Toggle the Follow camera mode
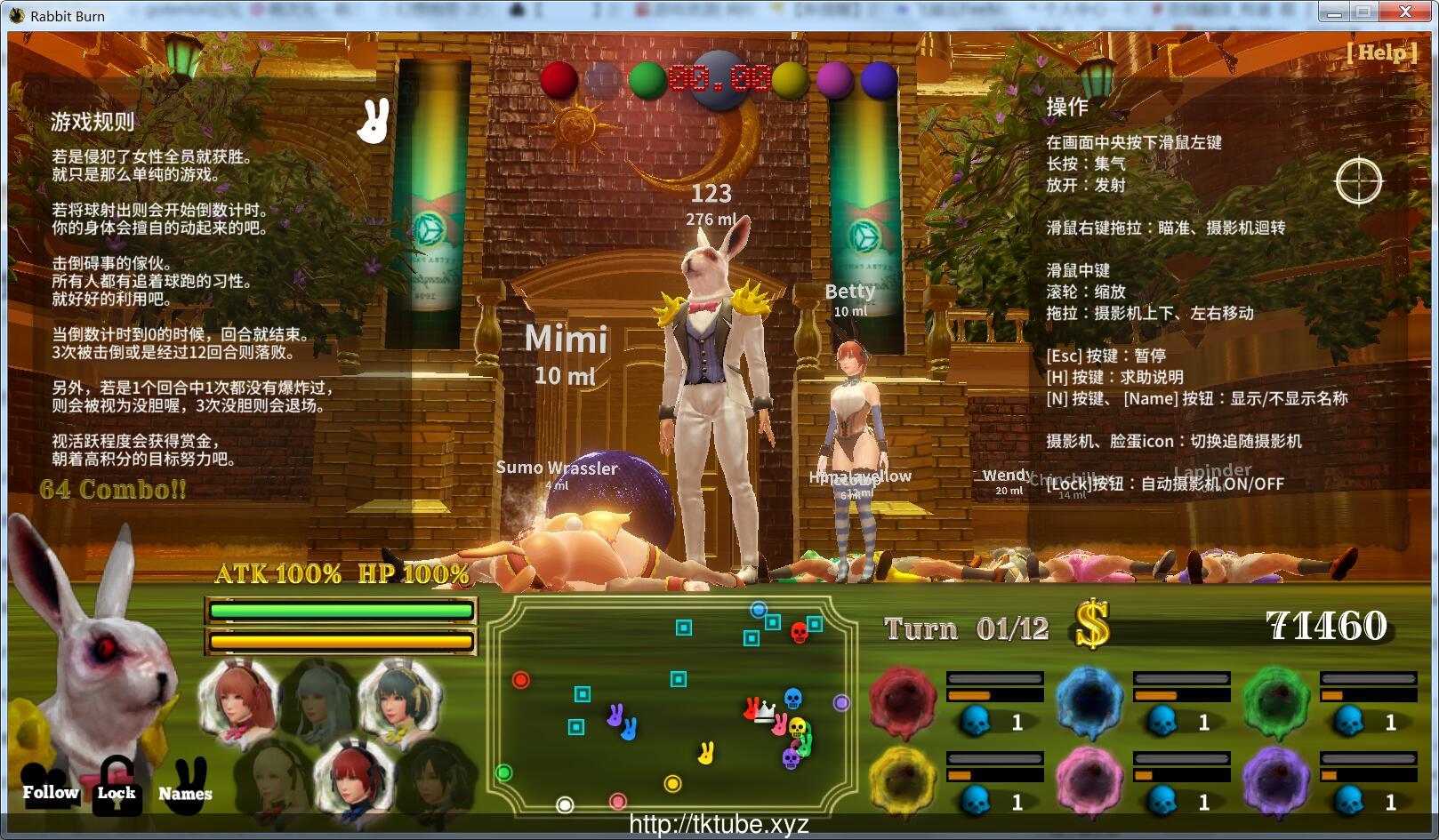This screenshot has width=1439, height=840. point(49,791)
